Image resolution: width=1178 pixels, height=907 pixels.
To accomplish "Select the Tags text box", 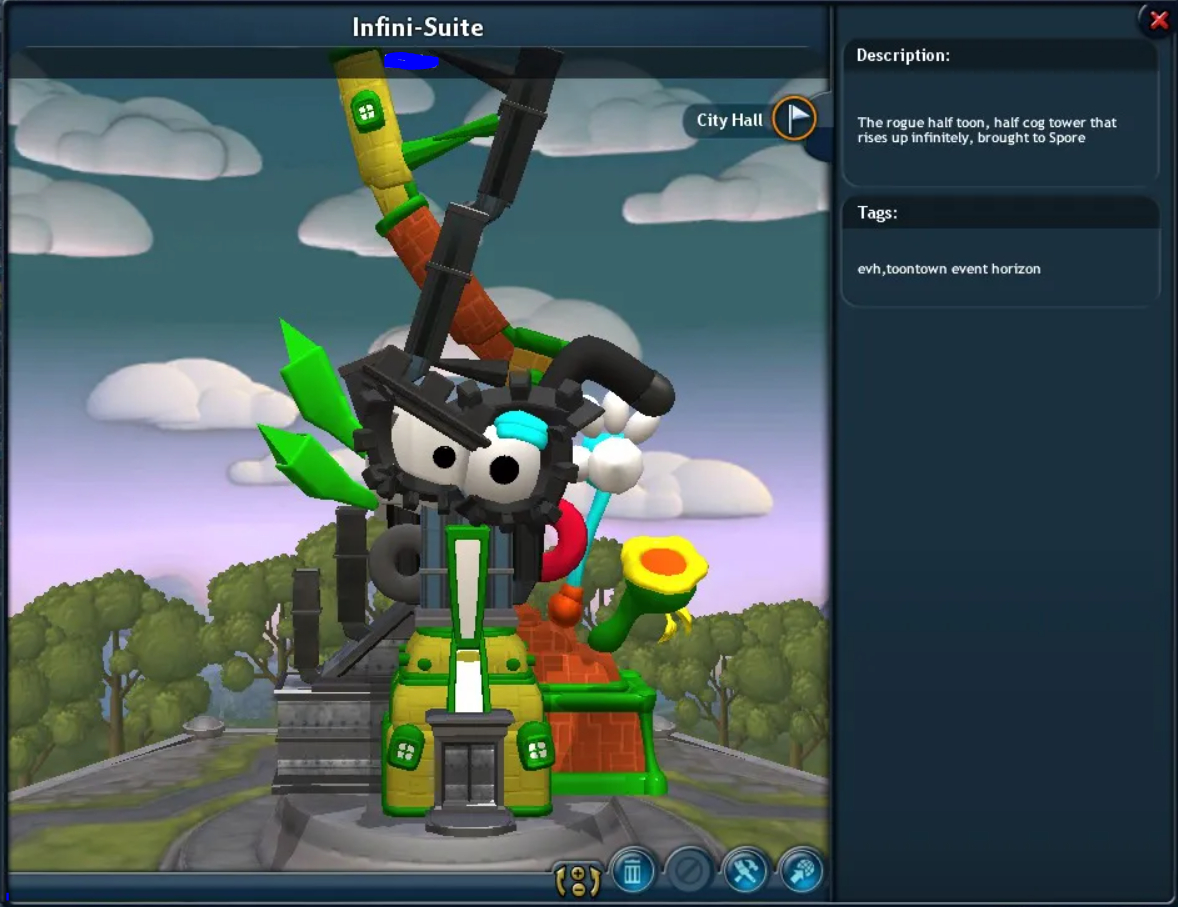I will [x=1000, y=269].
